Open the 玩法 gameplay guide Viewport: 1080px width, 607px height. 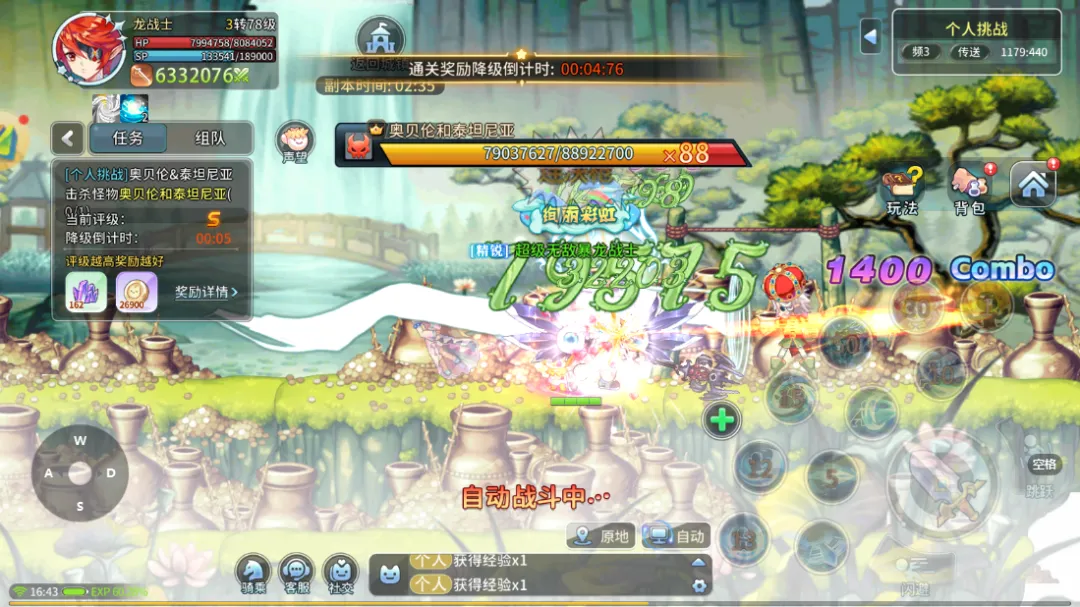pos(902,190)
